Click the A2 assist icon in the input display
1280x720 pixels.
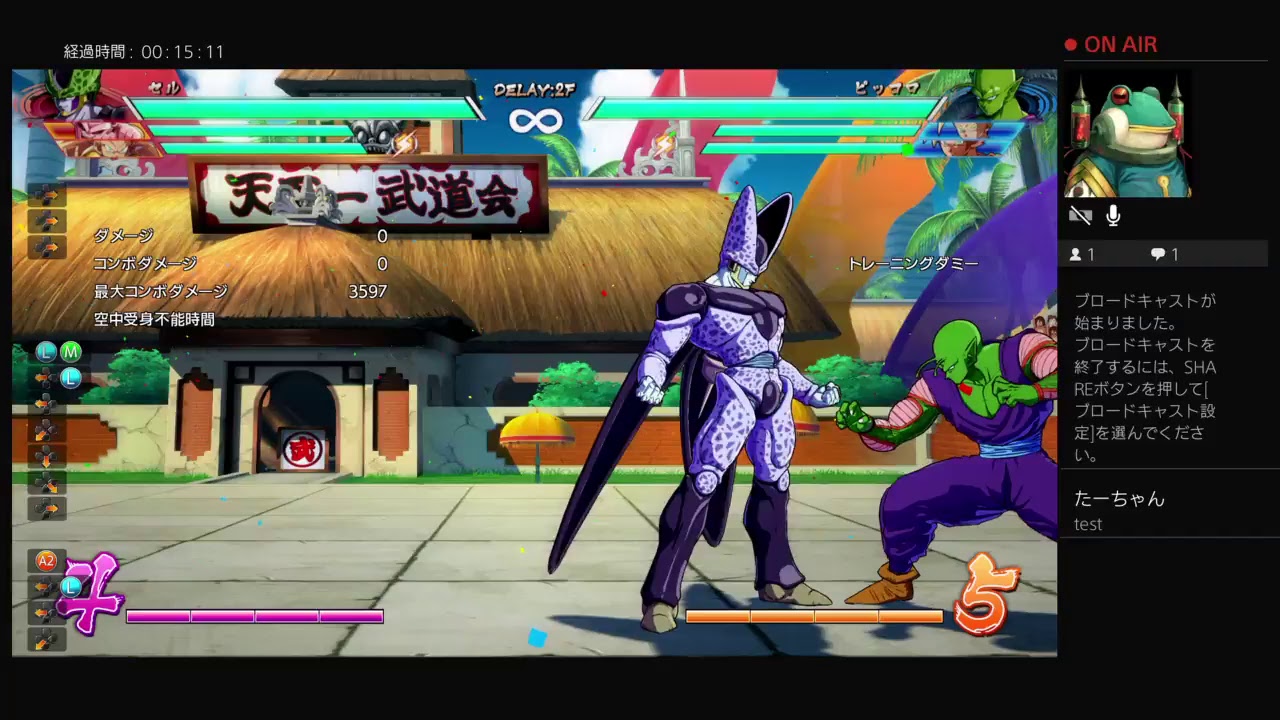tap(46, 561)
